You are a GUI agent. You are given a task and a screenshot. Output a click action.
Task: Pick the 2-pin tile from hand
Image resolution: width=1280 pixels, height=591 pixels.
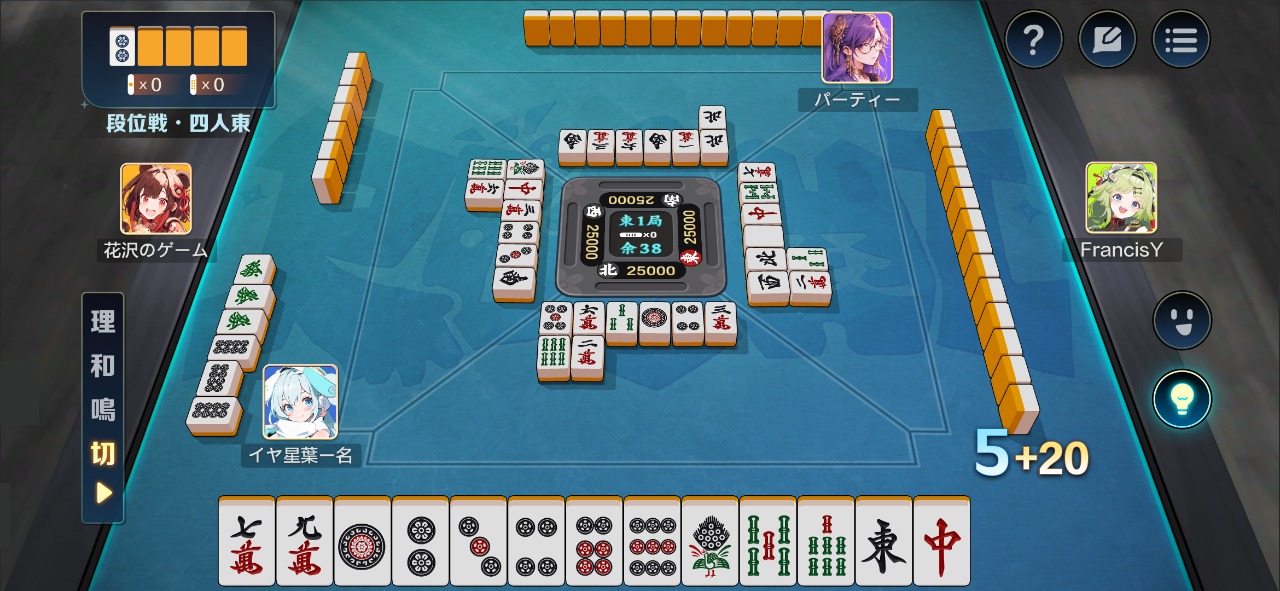click(420, 541)
